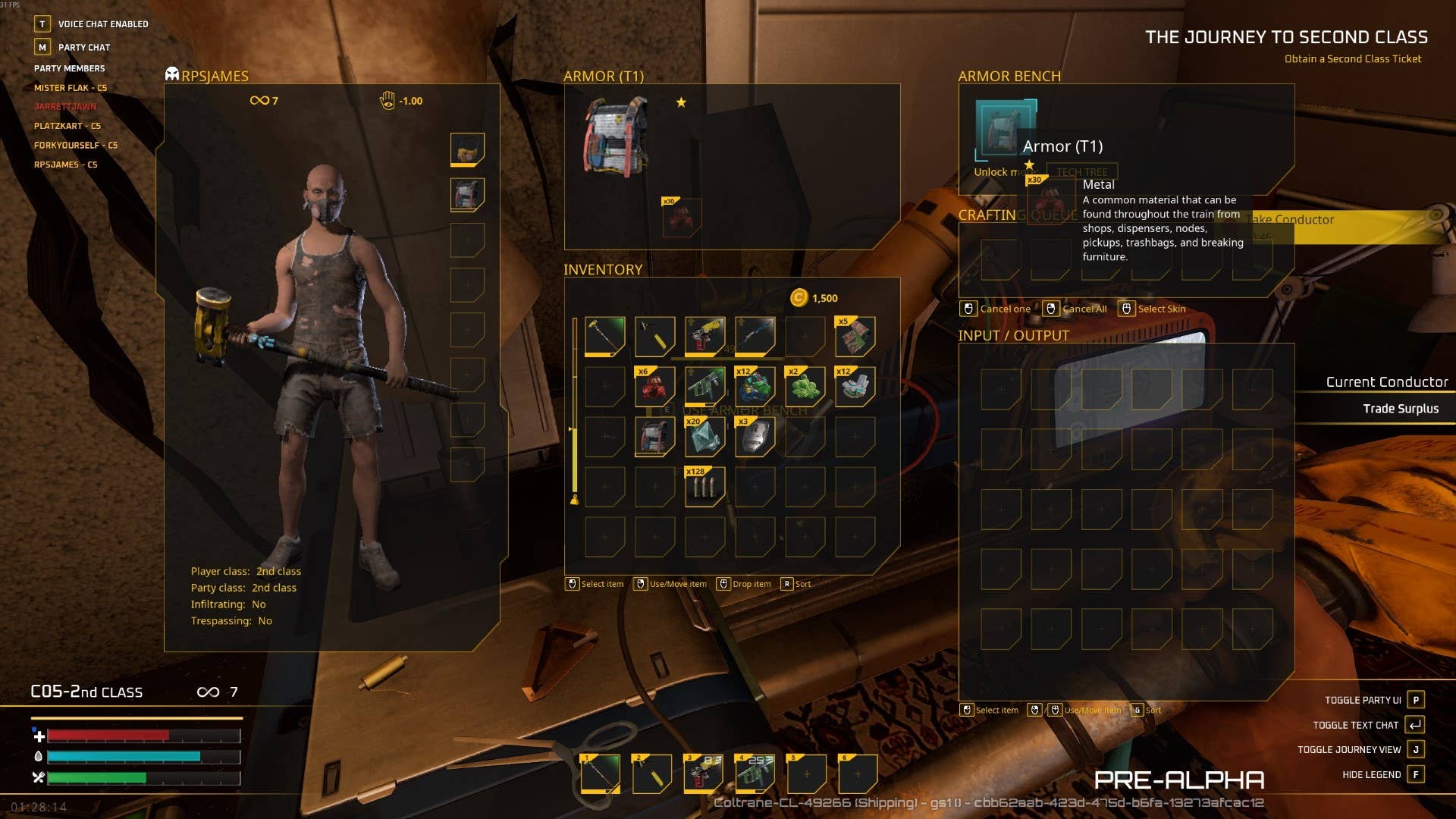This screenshot has width=1456, height=819.
Task: Choose Trade Surplus option
Action: (x=1400, y=409)
